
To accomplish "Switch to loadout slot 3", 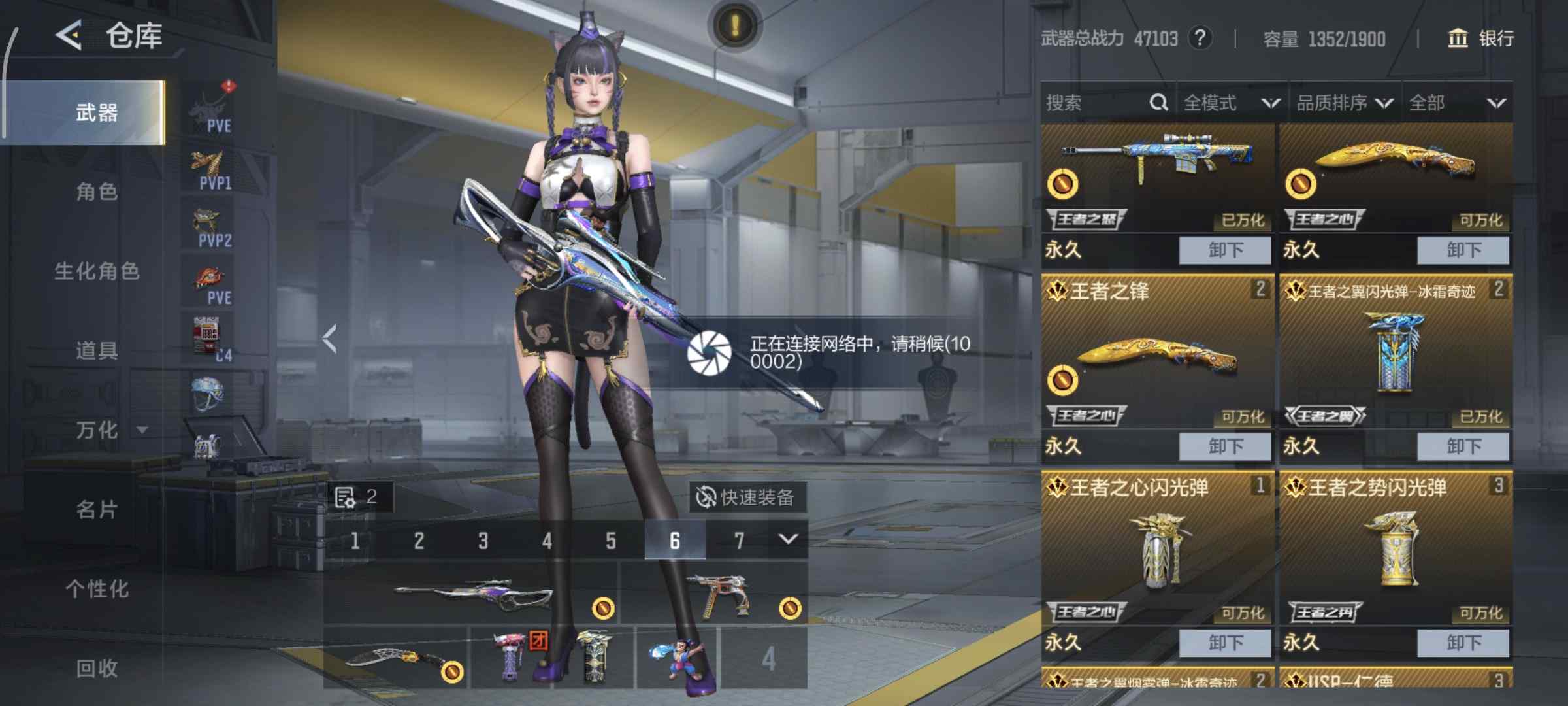I will tap(483, 541).
